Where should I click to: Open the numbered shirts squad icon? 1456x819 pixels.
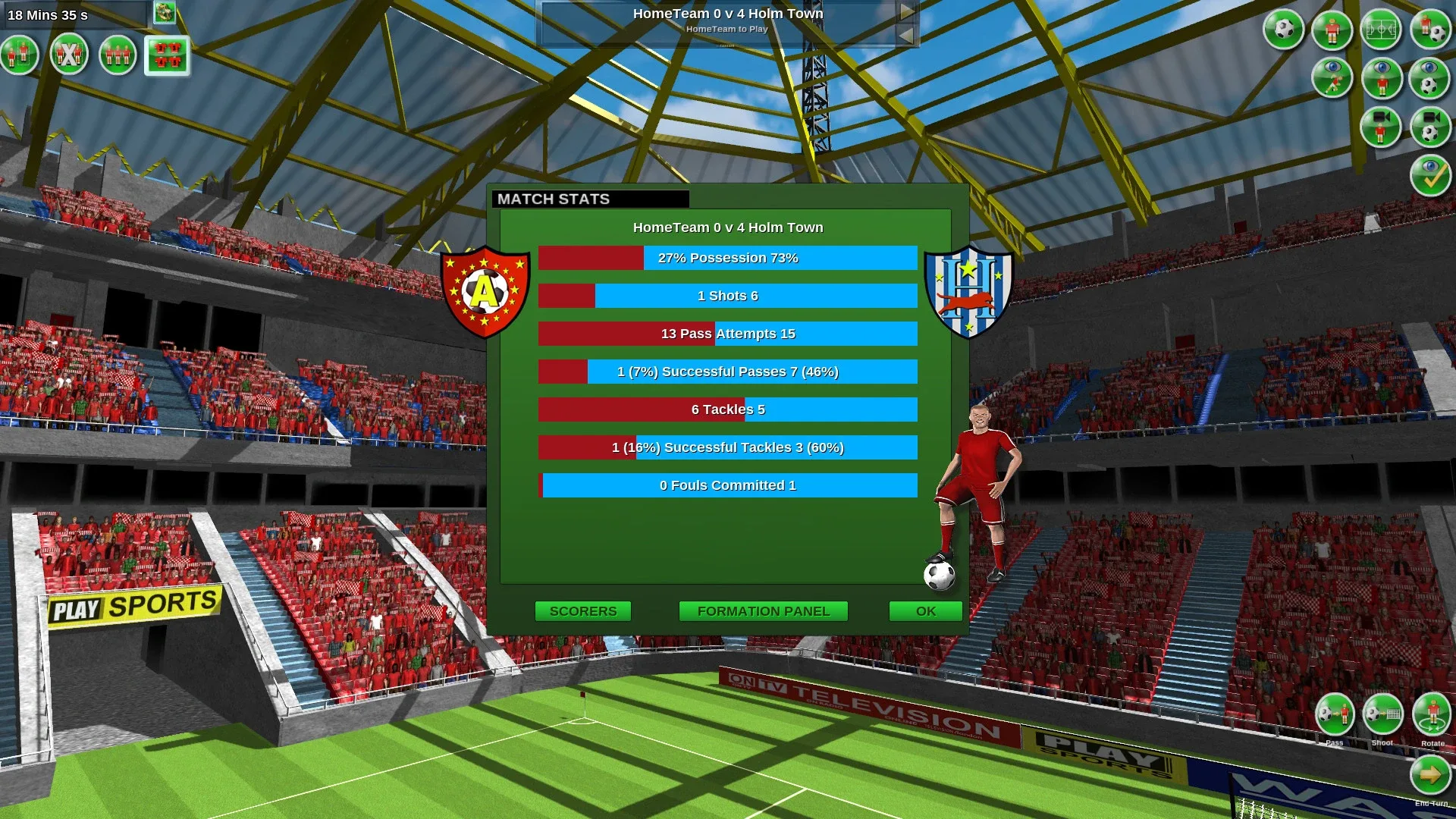(x=167, y=55)
